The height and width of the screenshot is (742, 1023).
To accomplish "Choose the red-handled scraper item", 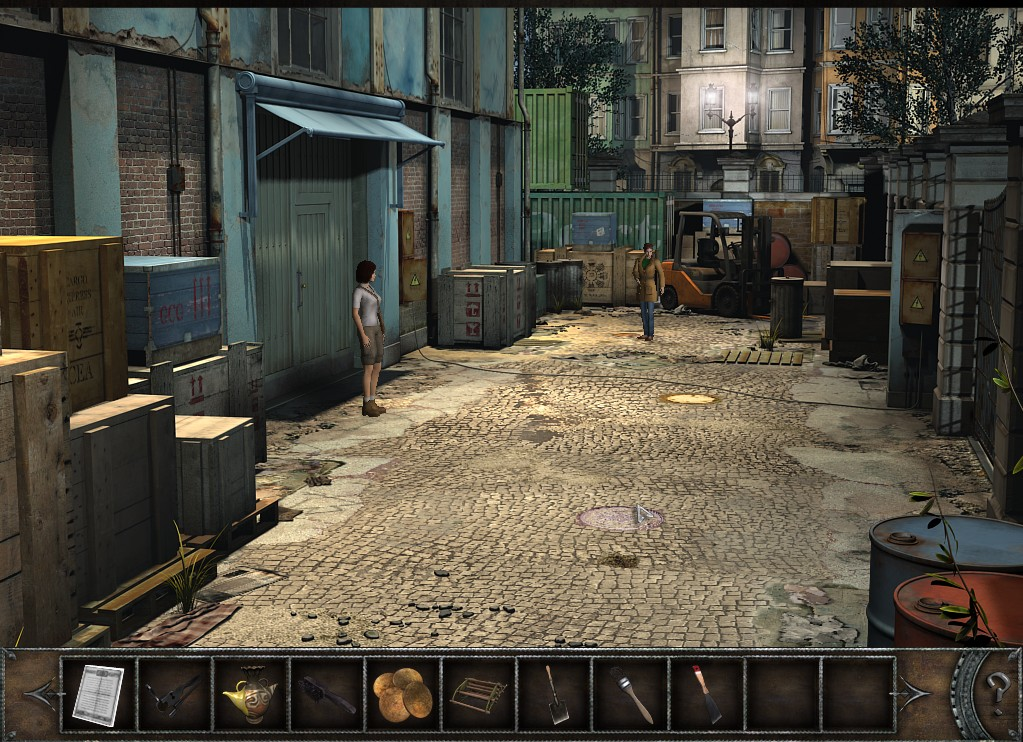I will point(706,694).
